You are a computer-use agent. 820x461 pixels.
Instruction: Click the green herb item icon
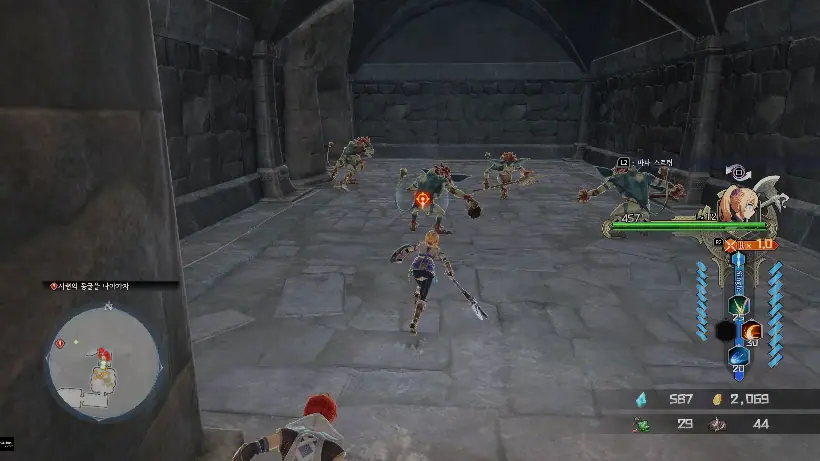pos(642,424)
